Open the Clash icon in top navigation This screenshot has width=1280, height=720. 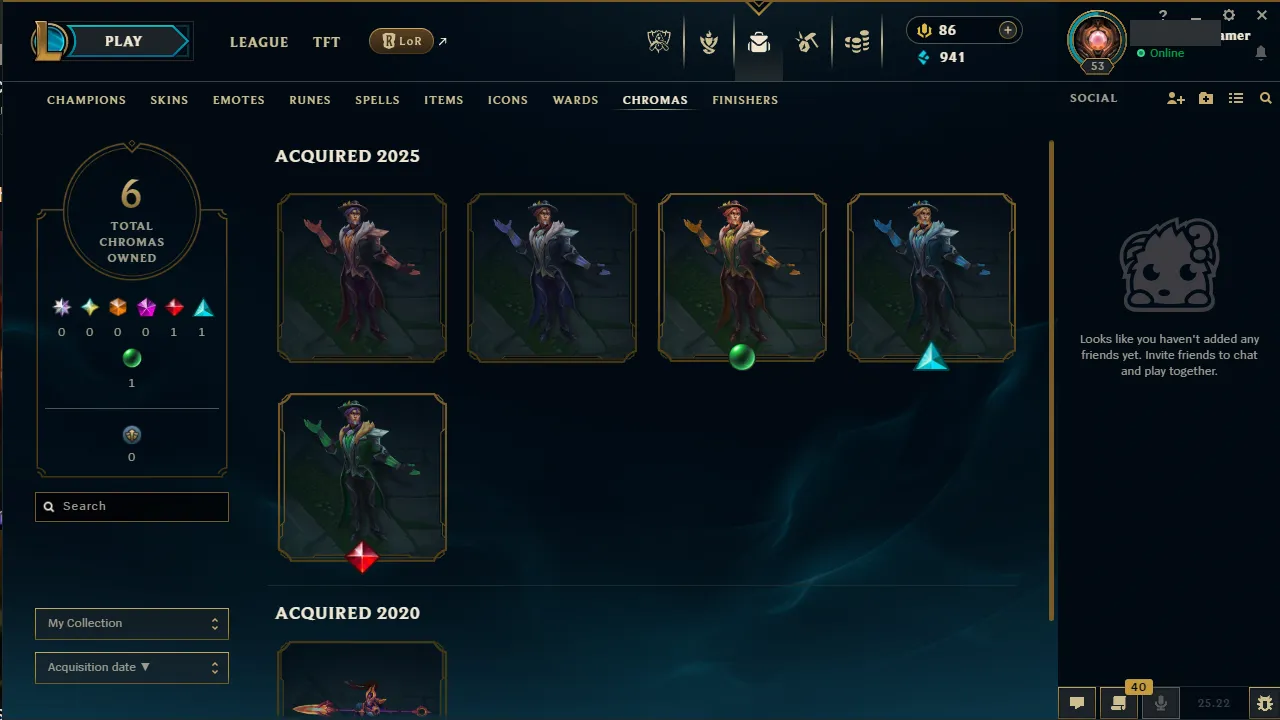pyautogui.click(x=708, y=42)
